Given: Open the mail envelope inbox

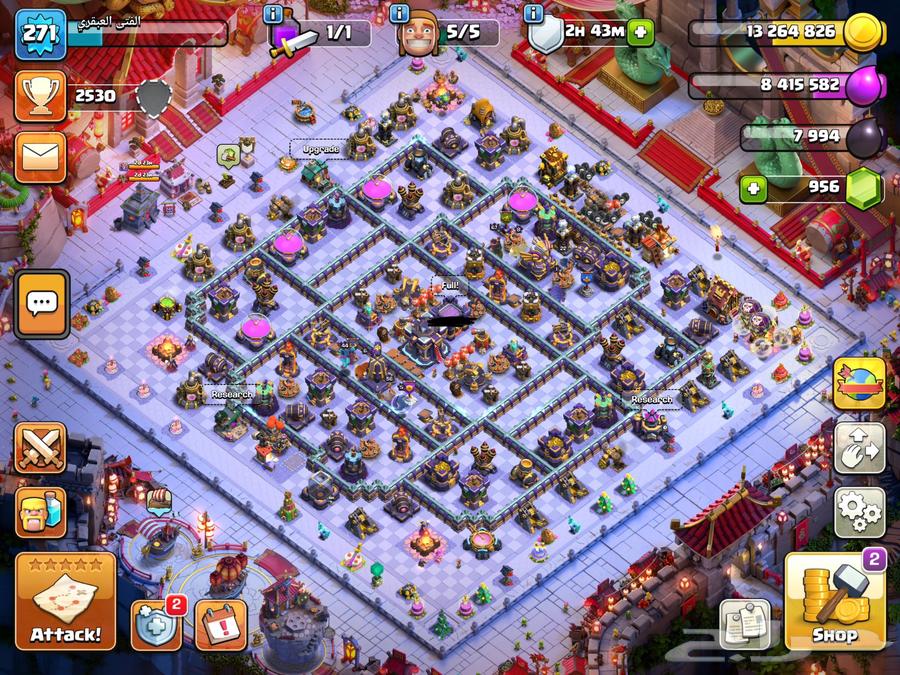Looking at the screenshot, I should 40,154.
